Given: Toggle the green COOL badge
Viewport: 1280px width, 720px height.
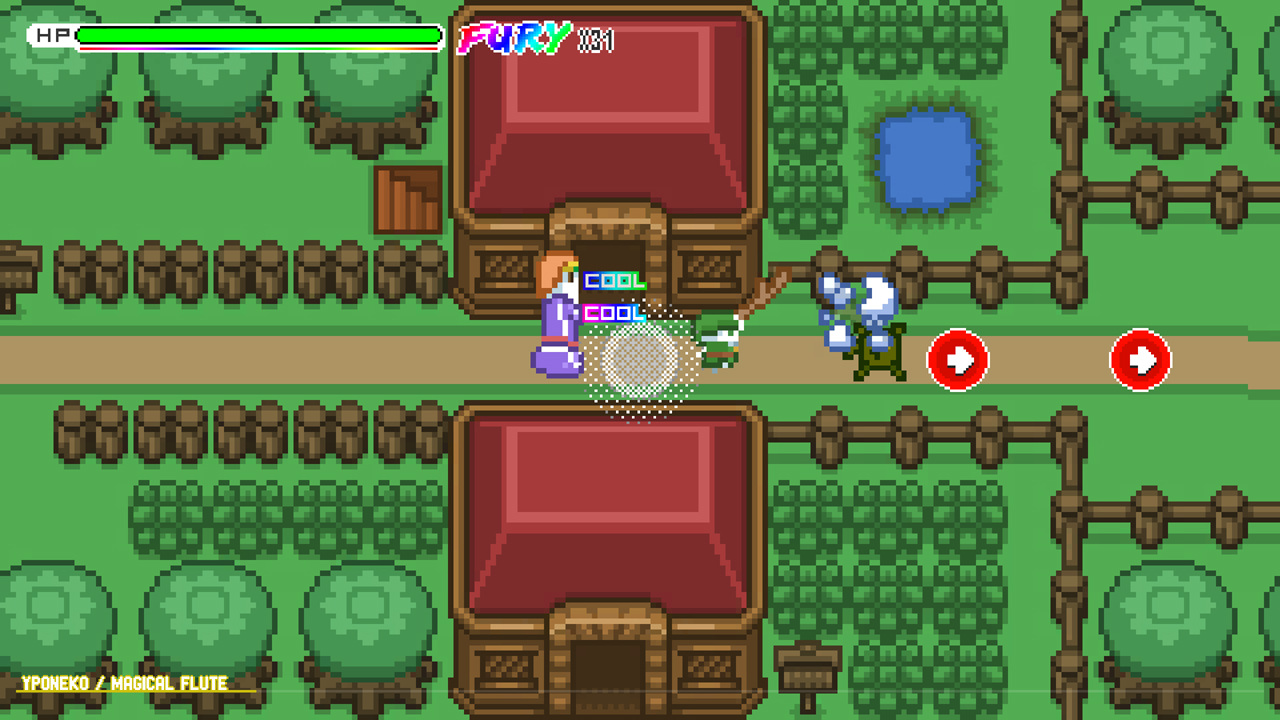Looking at the screenshot, I should [612, 281].
